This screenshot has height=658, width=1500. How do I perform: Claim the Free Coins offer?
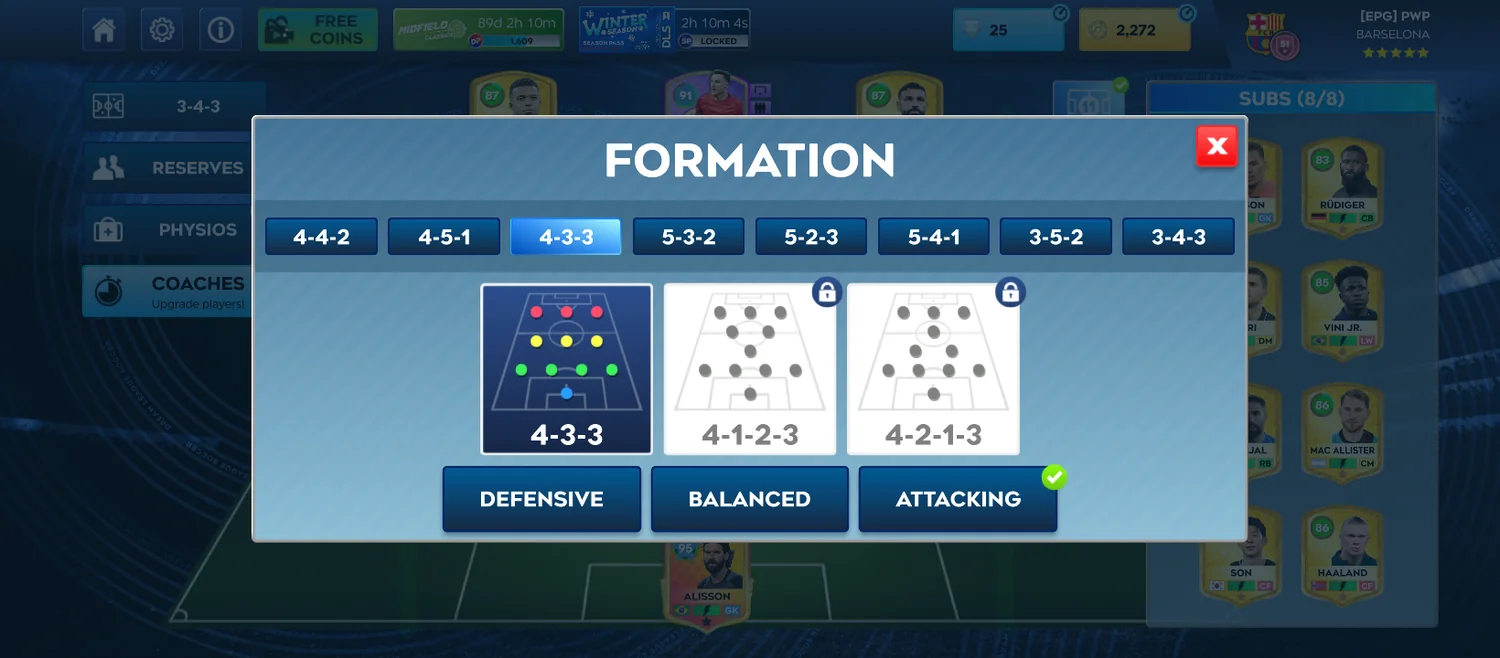tap(317, 30)
